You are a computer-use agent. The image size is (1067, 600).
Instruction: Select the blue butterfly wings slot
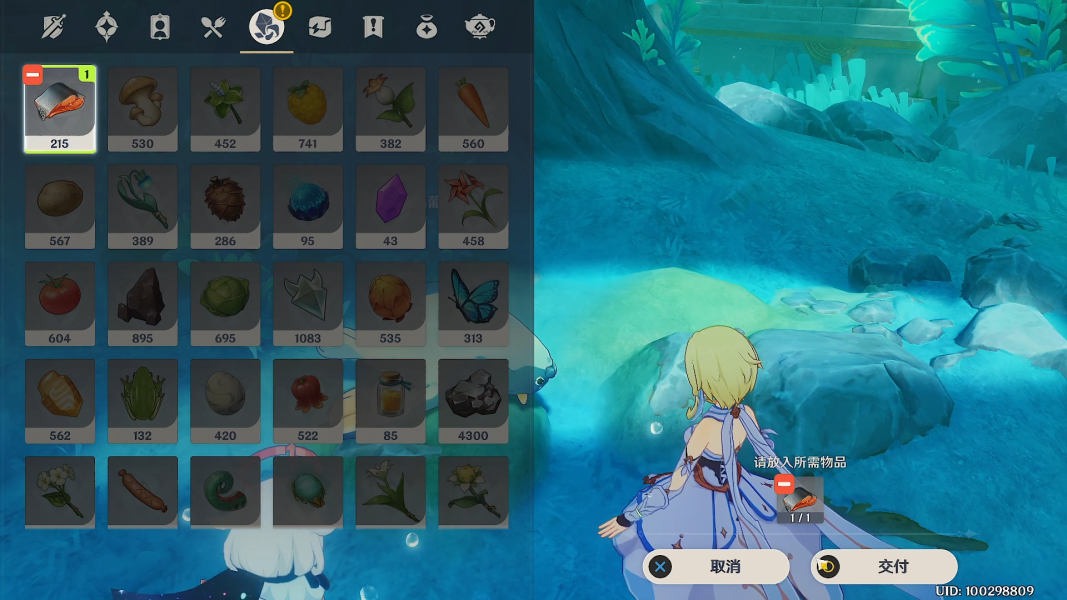(473, 303)
